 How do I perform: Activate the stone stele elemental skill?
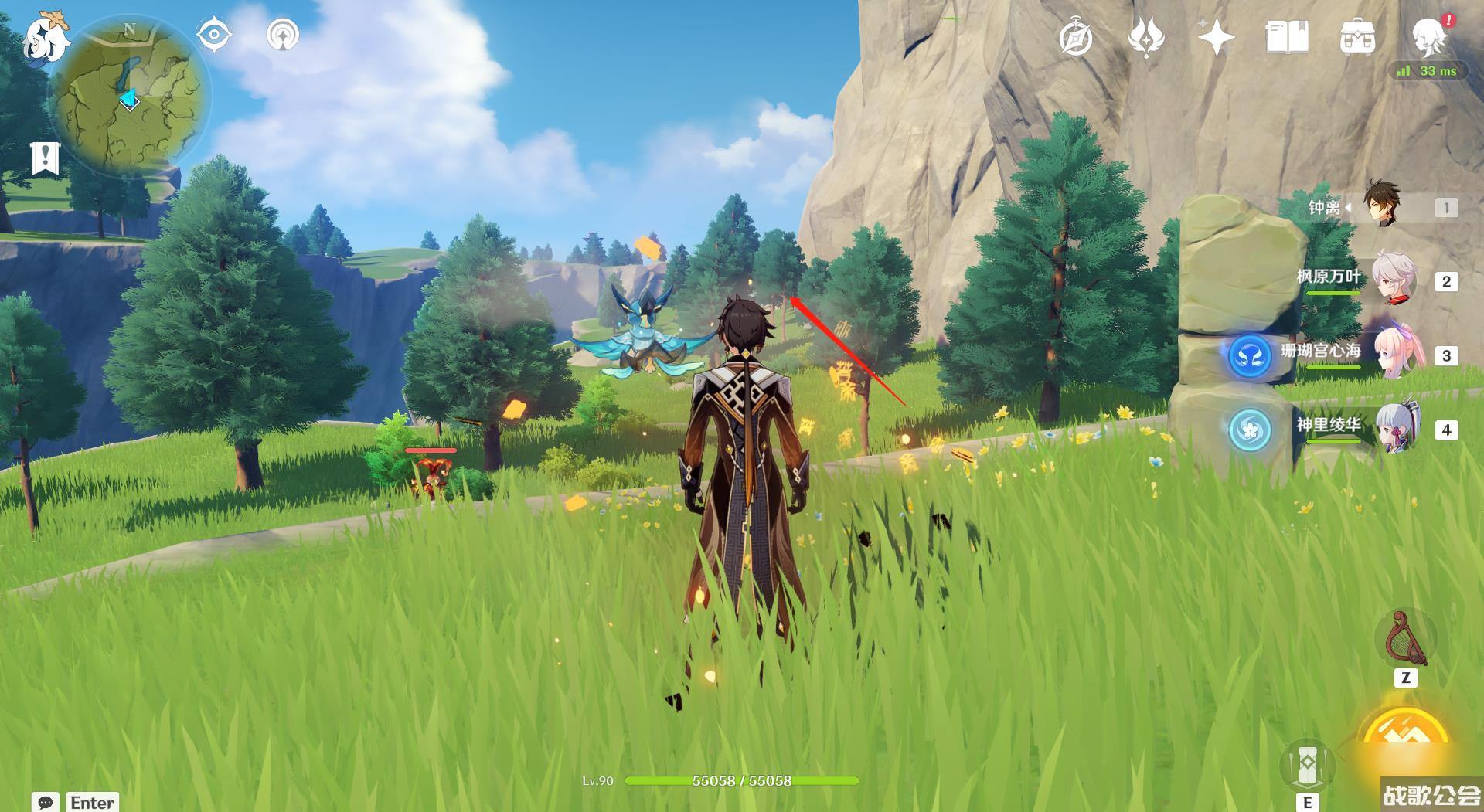(x=1307, y=764)
